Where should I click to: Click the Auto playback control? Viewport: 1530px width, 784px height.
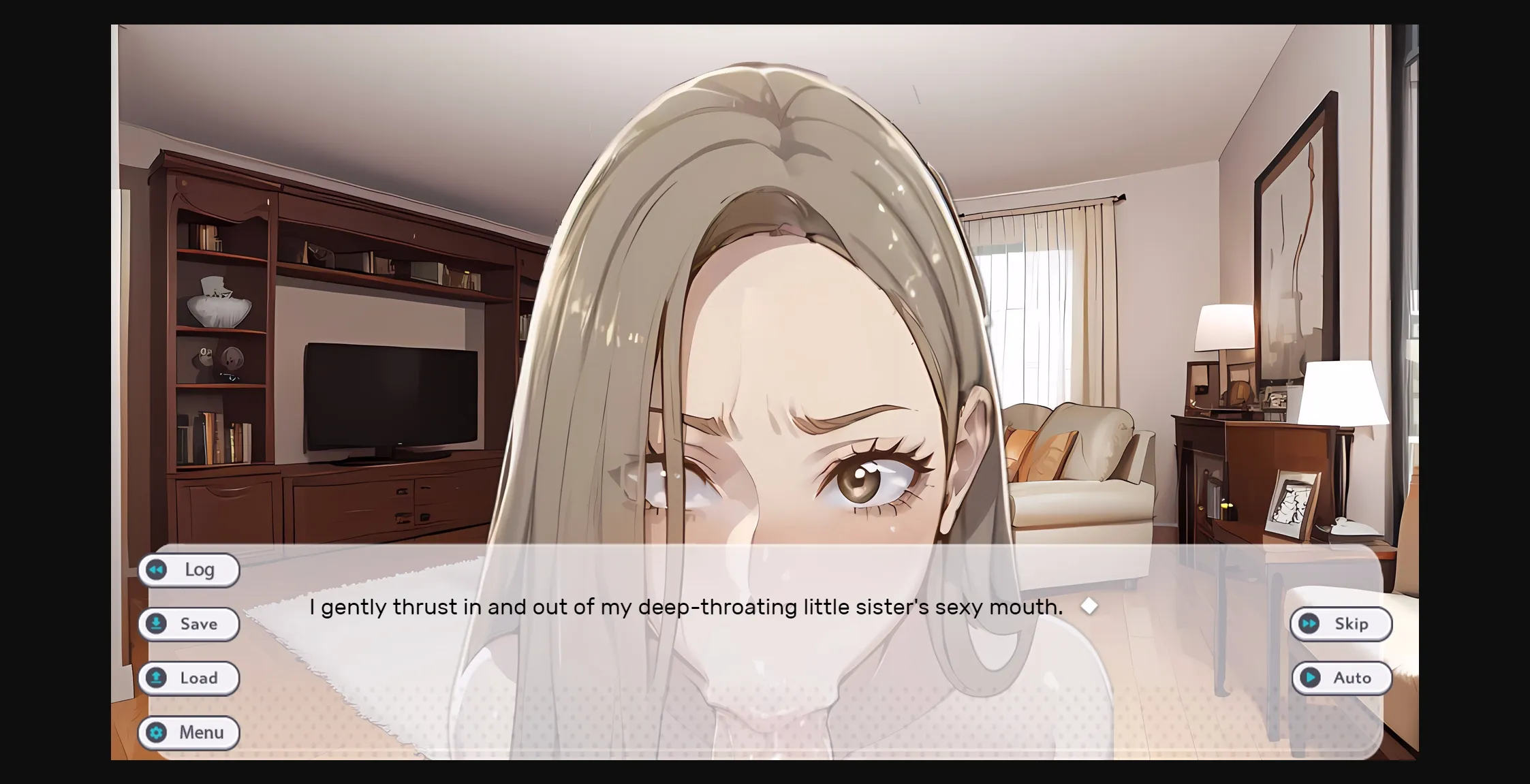[1341, 678]
